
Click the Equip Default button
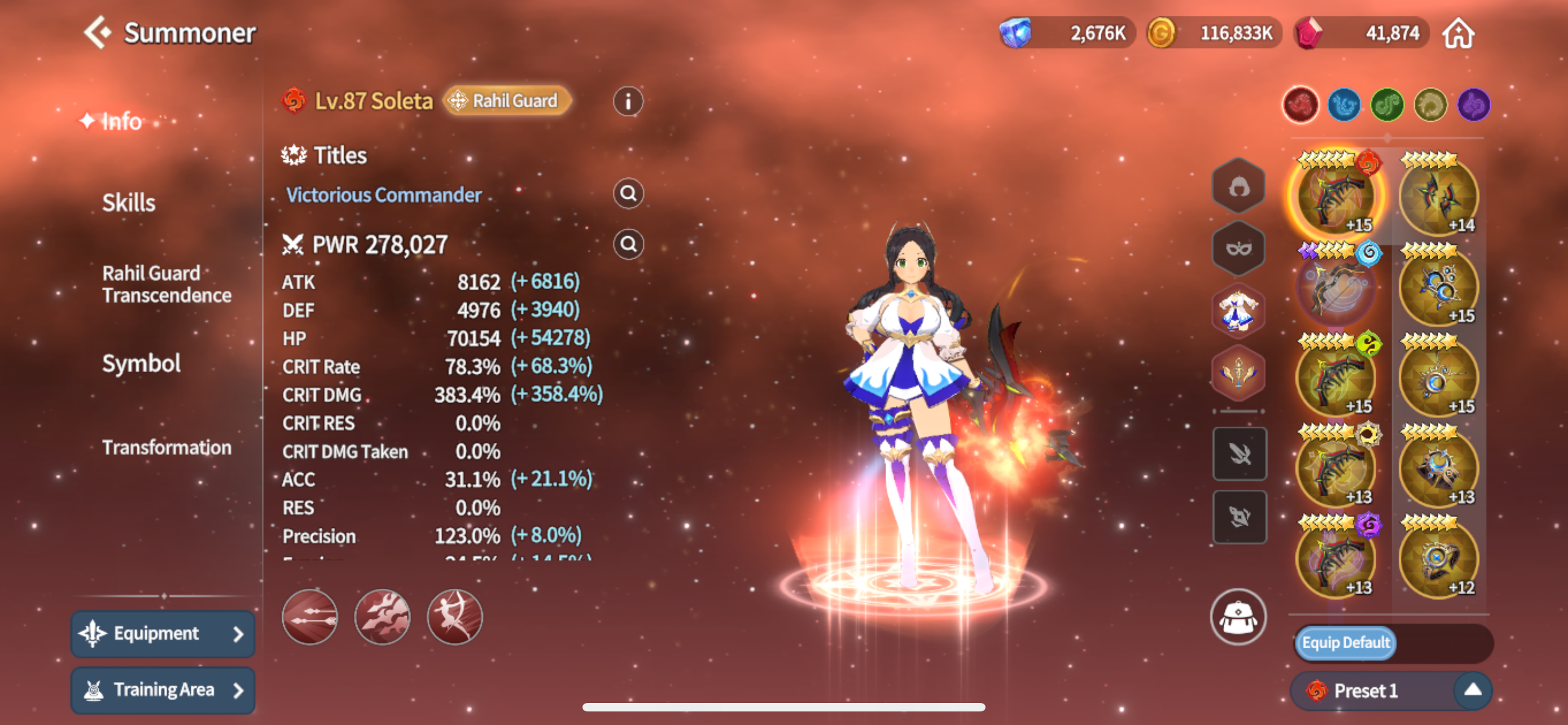[x=1345, y=643]
